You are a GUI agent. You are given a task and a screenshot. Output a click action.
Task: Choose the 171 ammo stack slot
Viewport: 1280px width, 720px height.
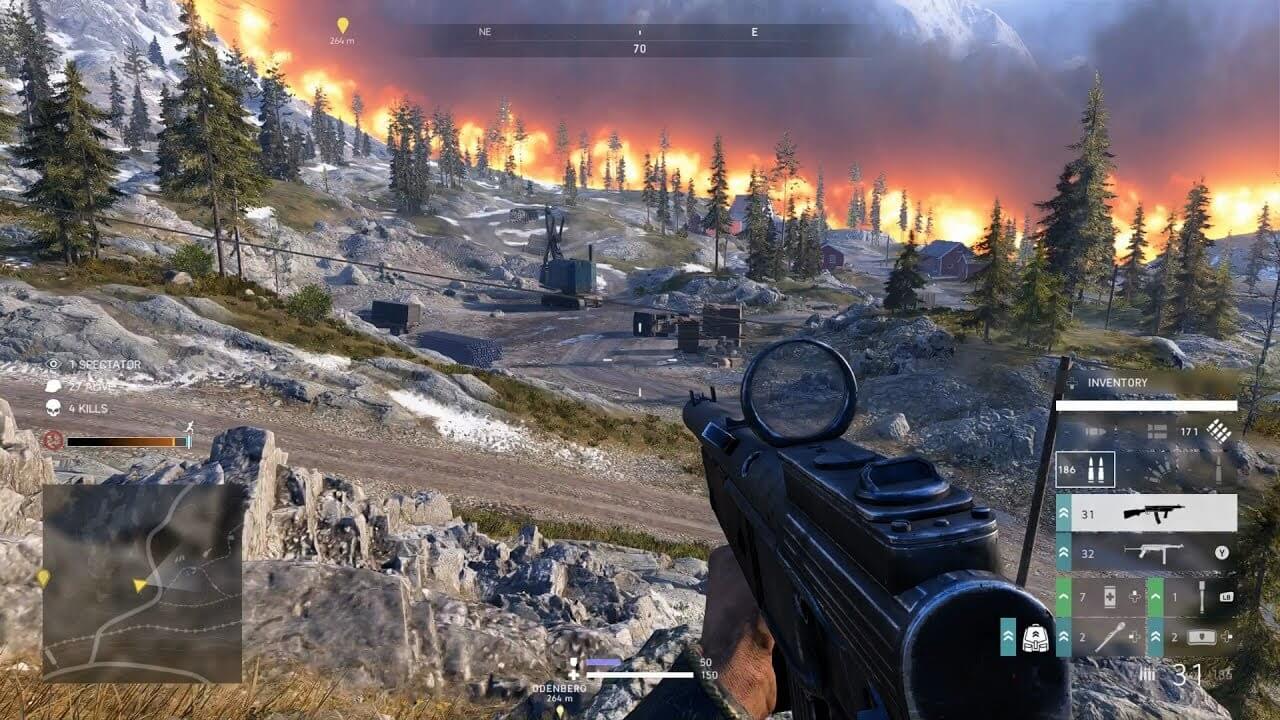point(1201,432)
